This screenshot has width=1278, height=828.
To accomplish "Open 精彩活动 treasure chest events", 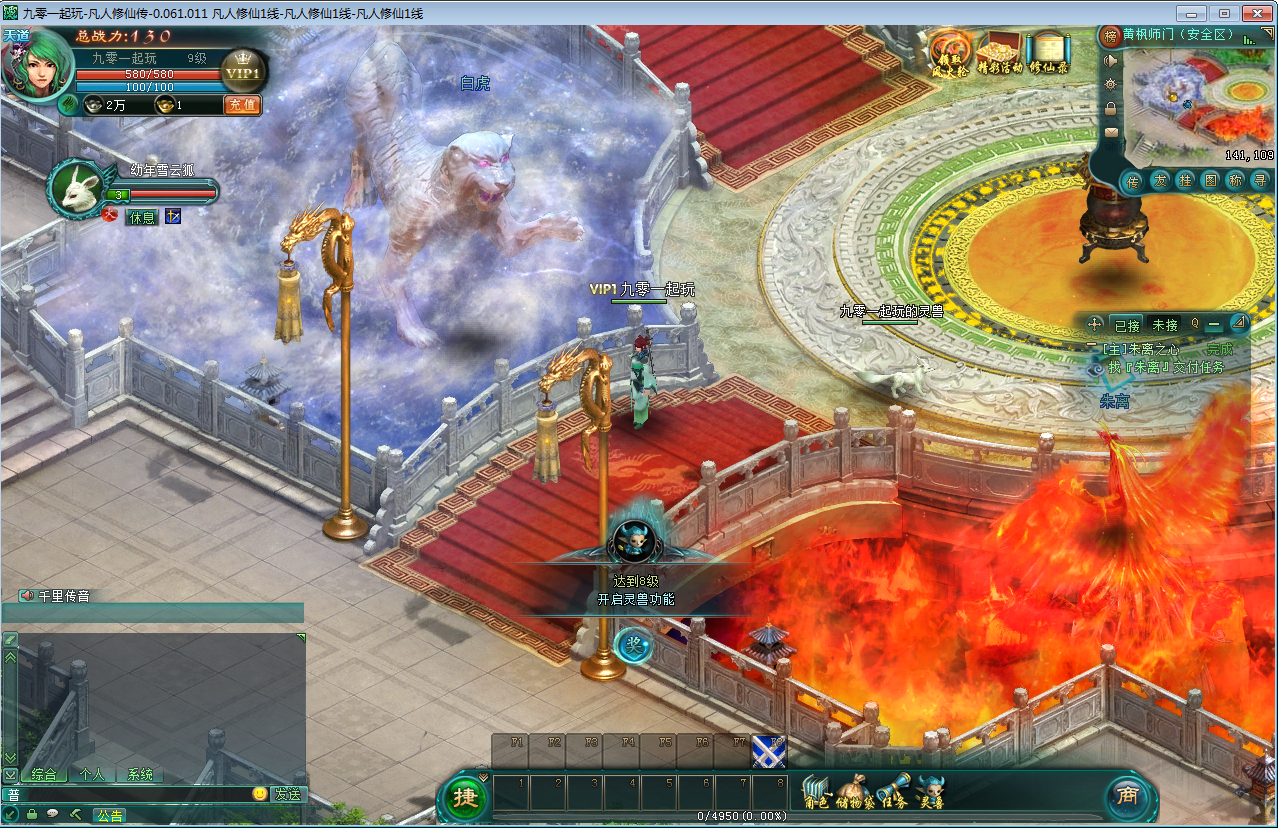I will coord(999,52).
